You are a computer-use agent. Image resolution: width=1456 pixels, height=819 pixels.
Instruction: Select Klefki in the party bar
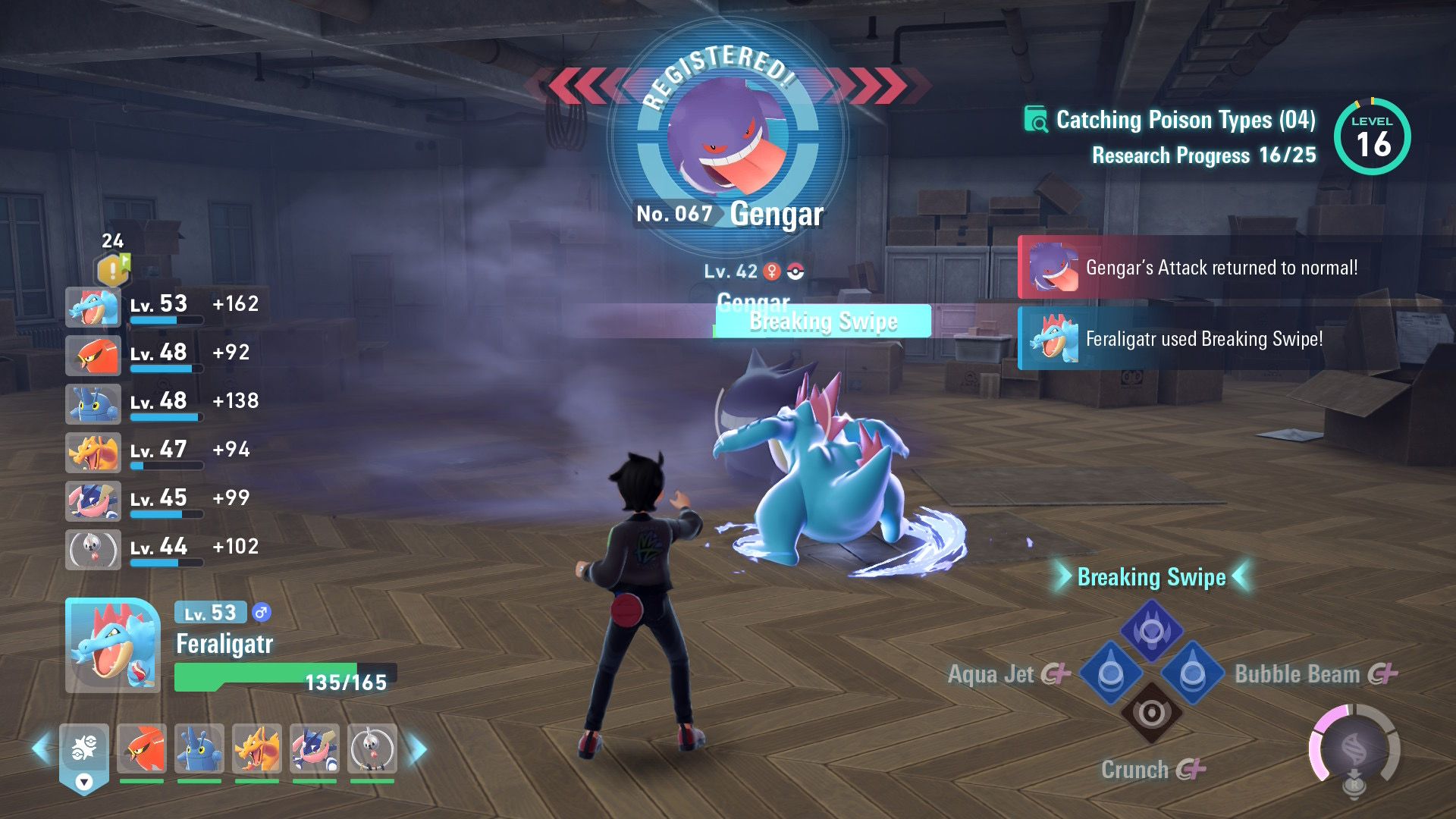pyautogui.click(x=372, y=748)
